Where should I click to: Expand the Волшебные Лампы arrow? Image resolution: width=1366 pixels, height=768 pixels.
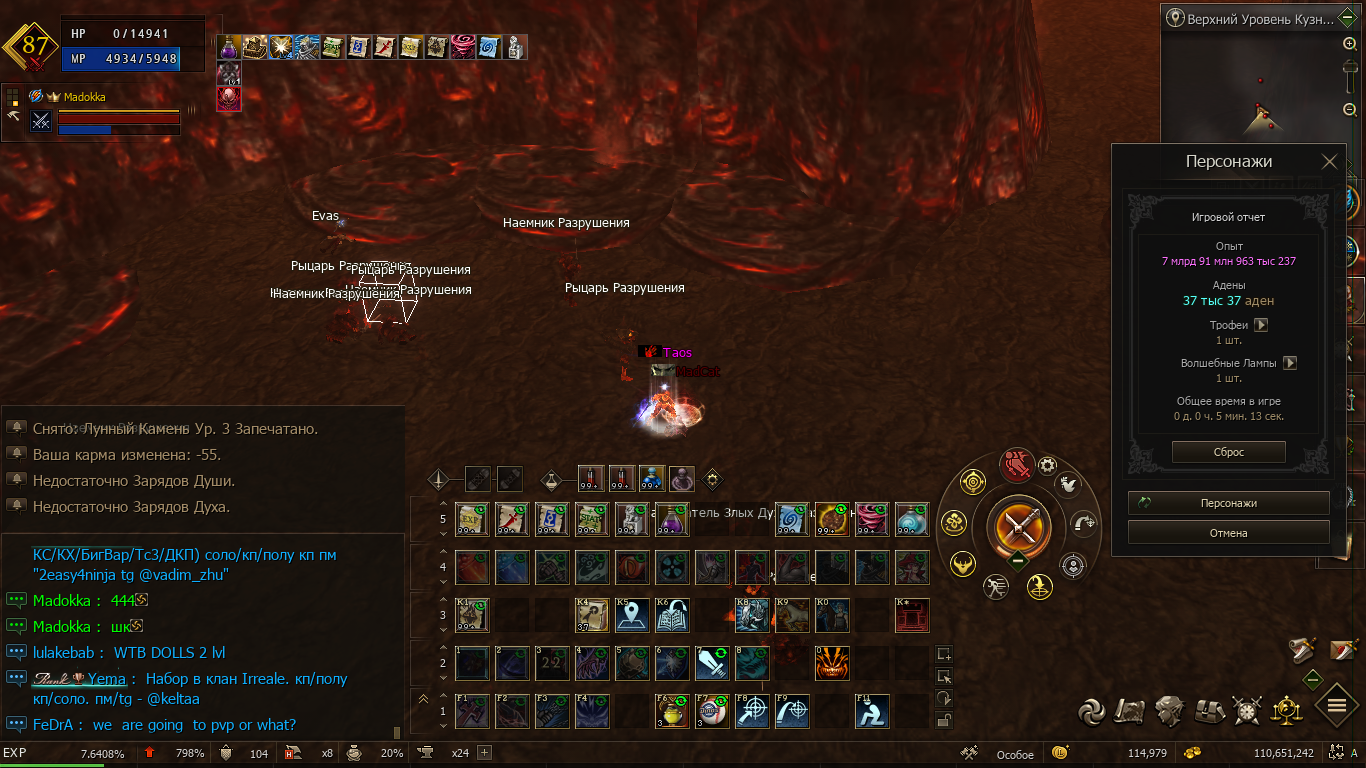[1290, 363]
